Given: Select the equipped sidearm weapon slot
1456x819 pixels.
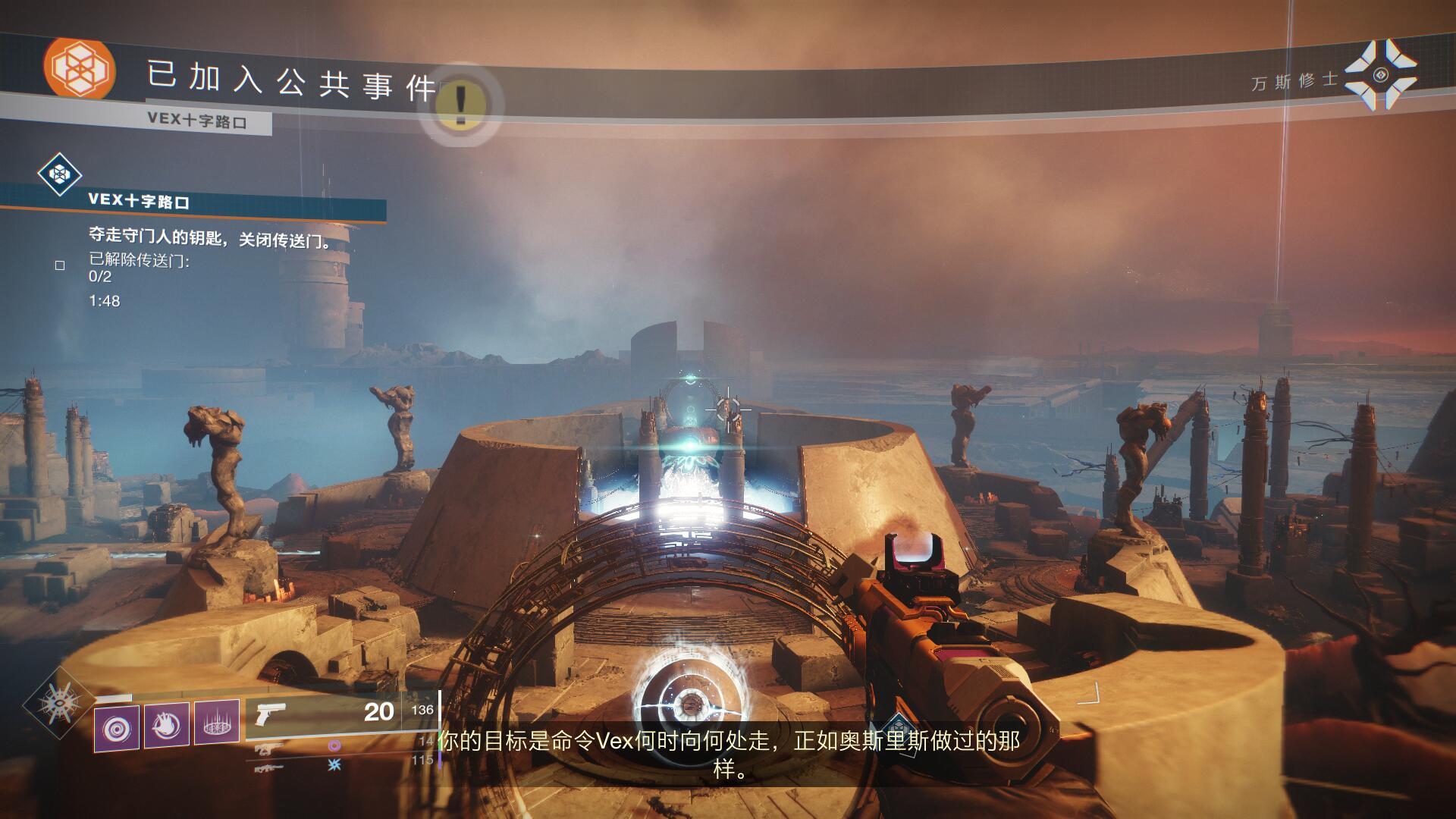Looking at the screenshot, I should tap(341, 714).
